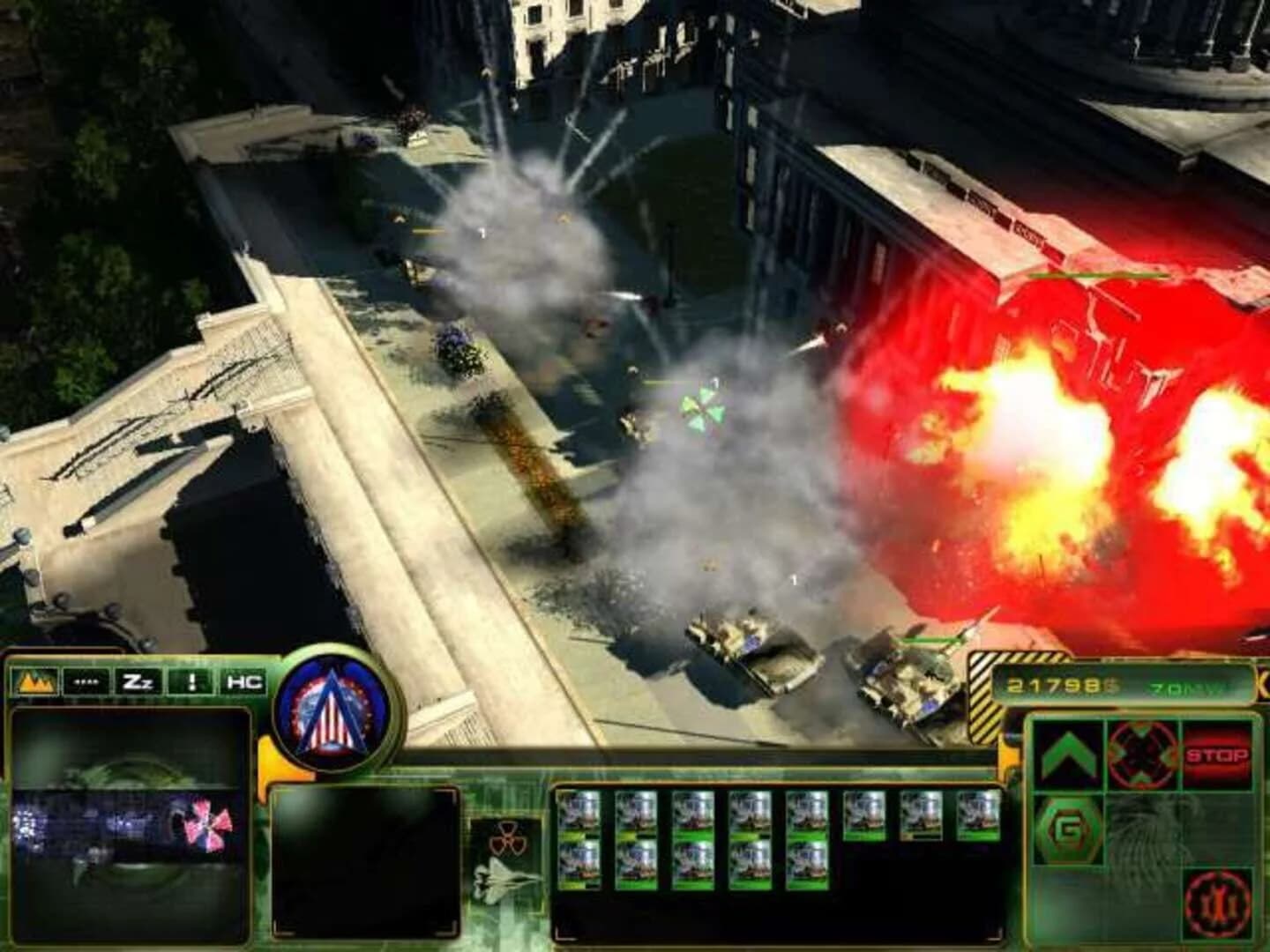This screenshot has width=1270, height=952.
Task: Click the exclamation alert icon
Action: [x=190, y=681]
